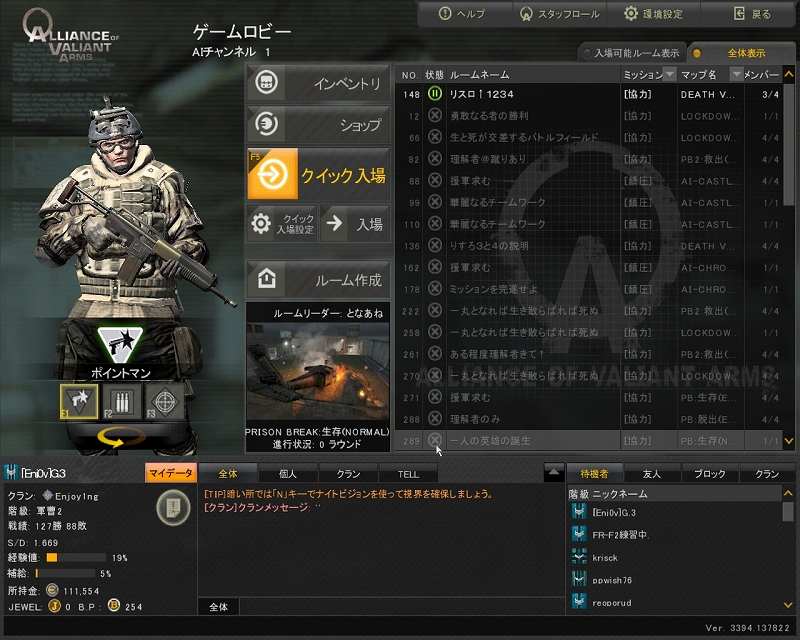
Task: Switch to the 全体表示 tab
Action: 745,53
